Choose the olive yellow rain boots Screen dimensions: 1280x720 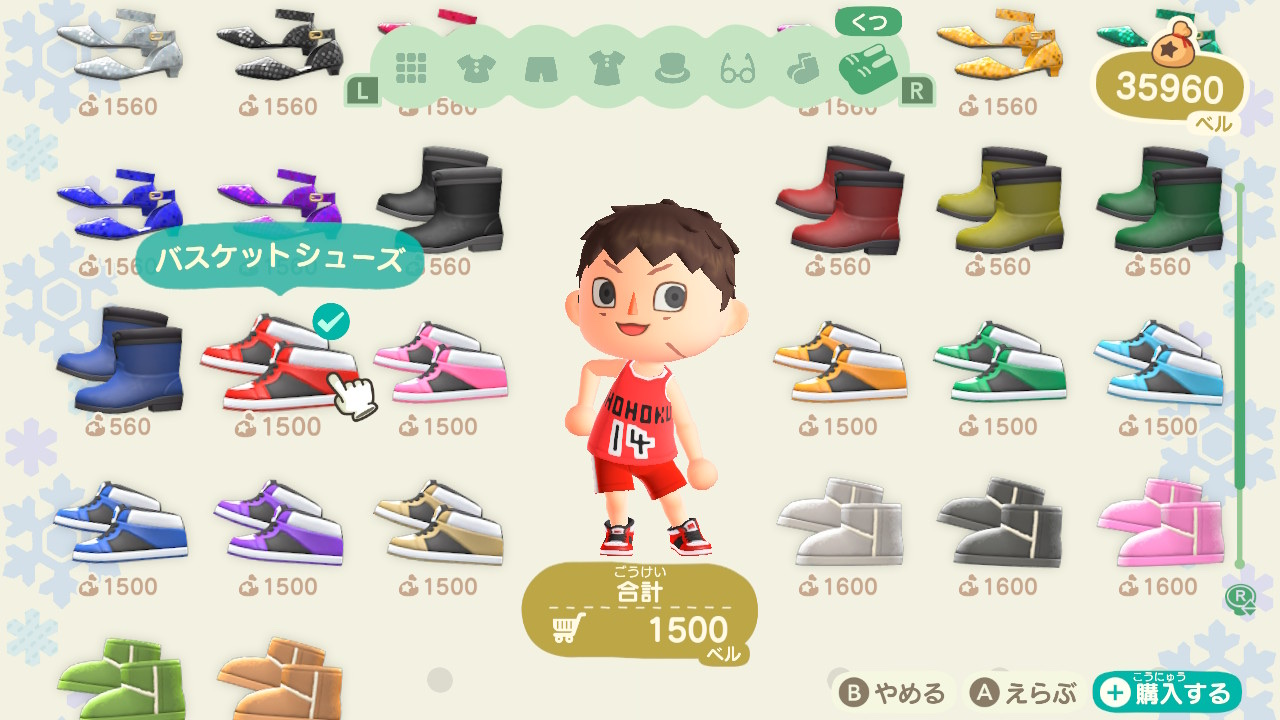coord(1000,200)
